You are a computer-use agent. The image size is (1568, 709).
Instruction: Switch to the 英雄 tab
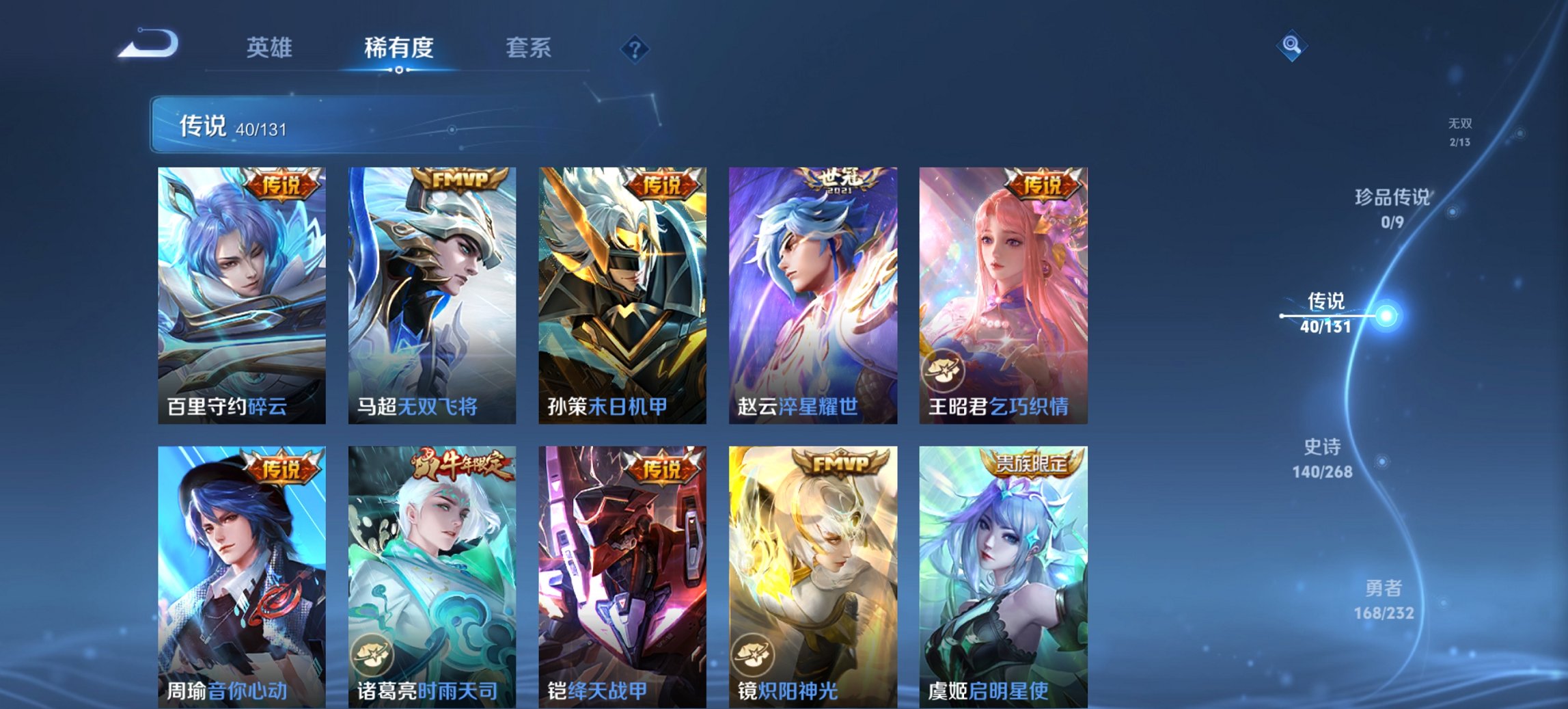[271, 48]
